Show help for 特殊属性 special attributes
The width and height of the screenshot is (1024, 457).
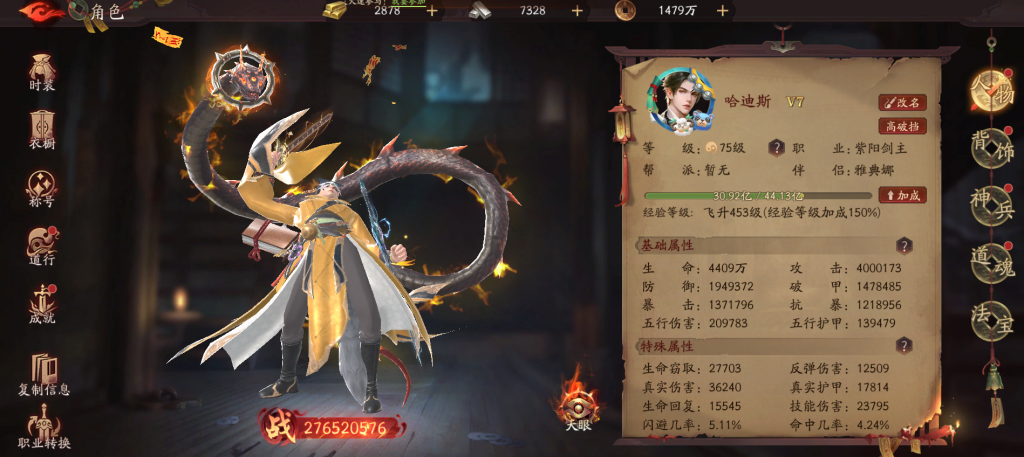point(904,345)
